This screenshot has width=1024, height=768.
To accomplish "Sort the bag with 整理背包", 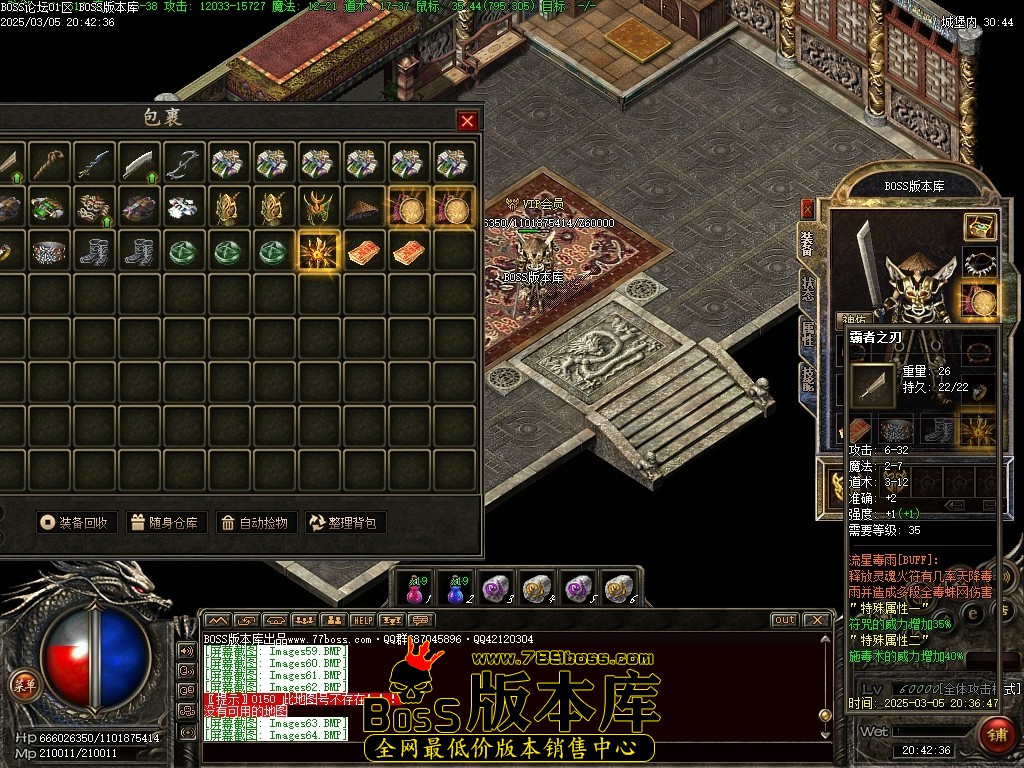I will 346,522.
